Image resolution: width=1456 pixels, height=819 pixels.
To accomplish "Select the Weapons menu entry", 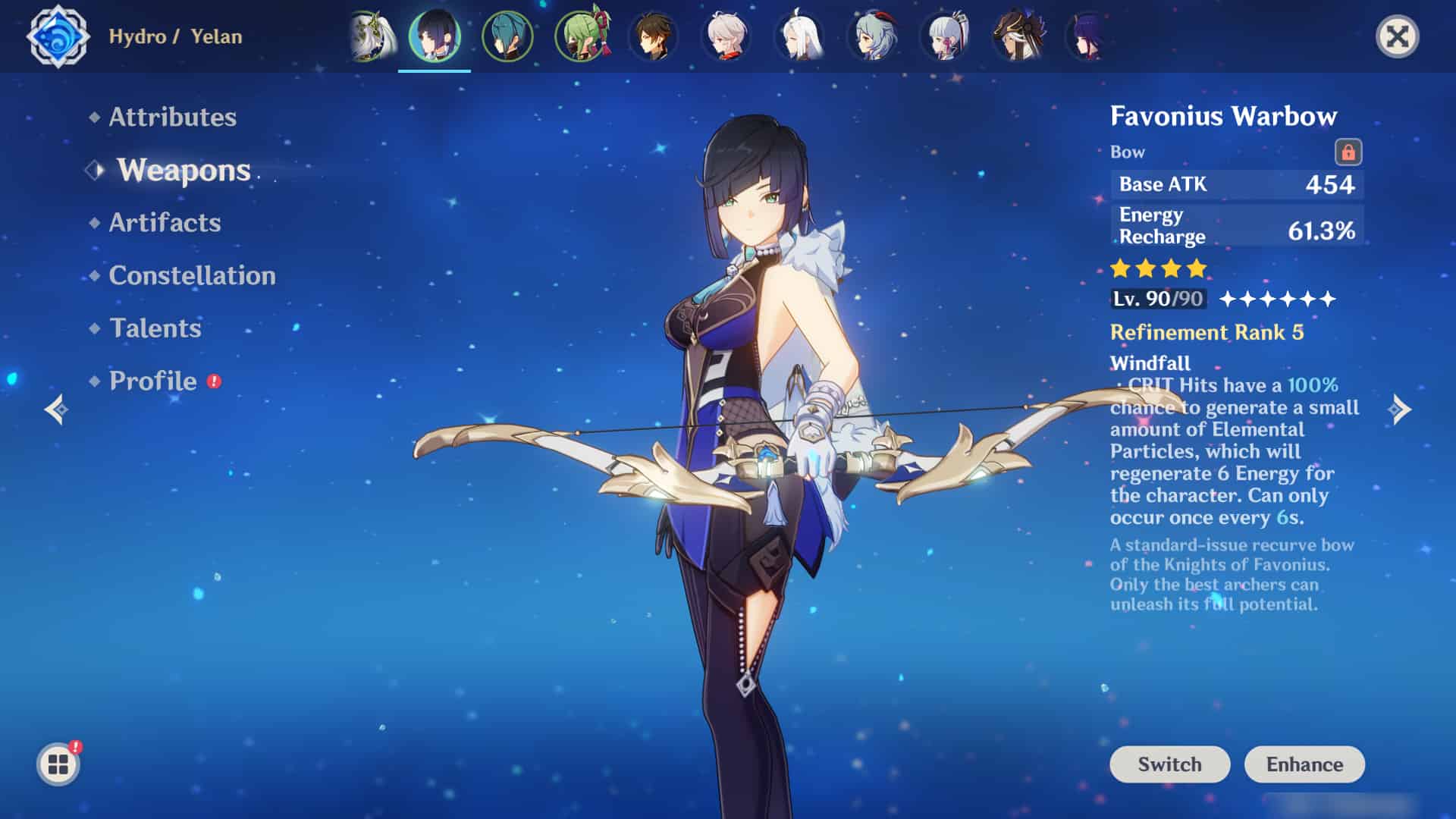I will tap(184, 170).
